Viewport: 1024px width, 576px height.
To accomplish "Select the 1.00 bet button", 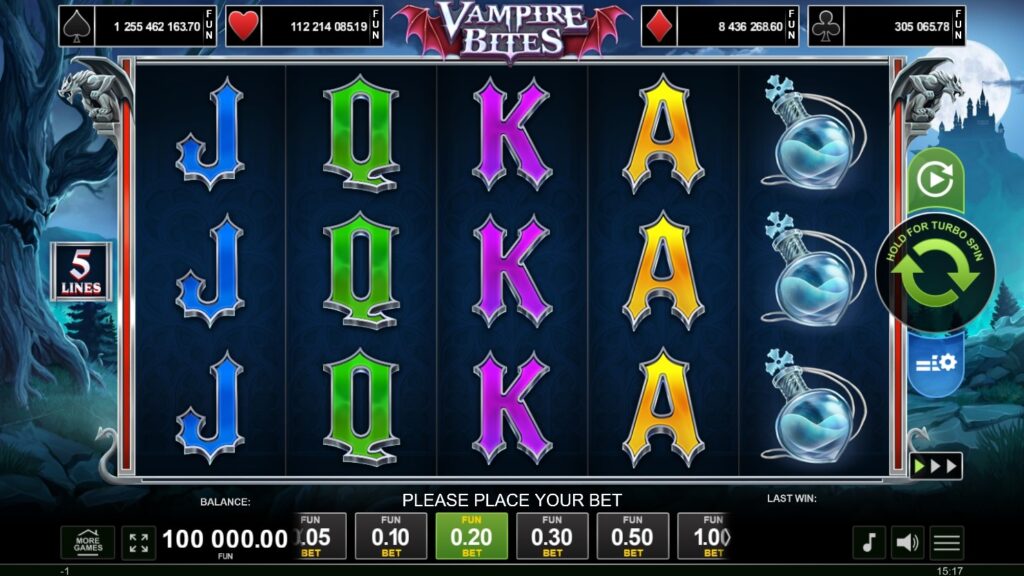I will tap(704, 537).
